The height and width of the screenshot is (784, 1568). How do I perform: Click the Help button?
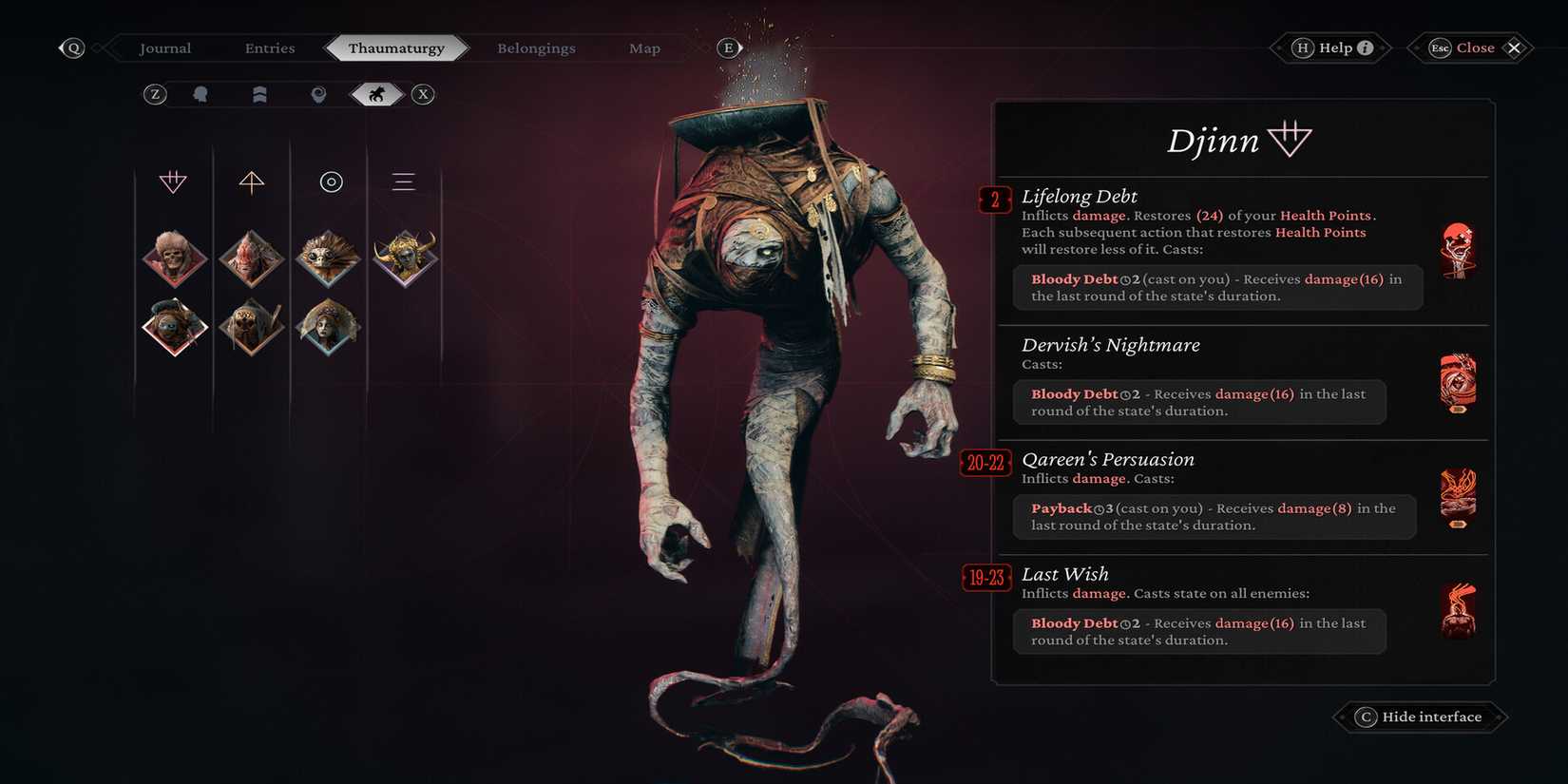tap(1329, 47)
